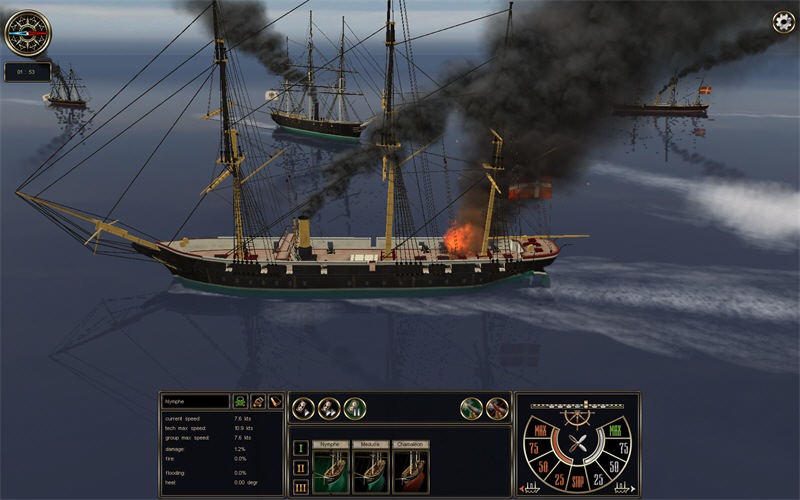Pause the game with the pause button

coord(355,408)
